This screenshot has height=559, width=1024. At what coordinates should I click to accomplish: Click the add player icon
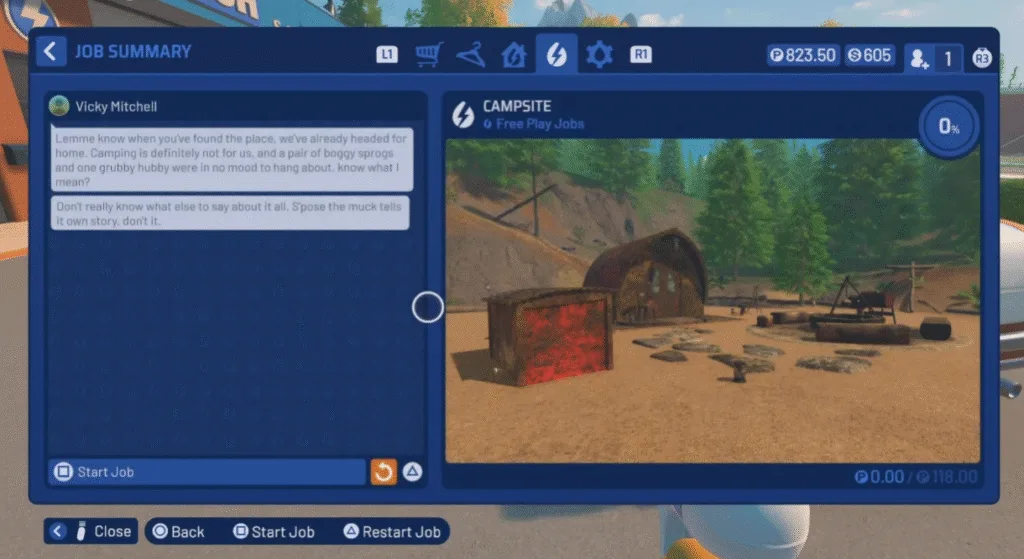click(x=919, y=59)
